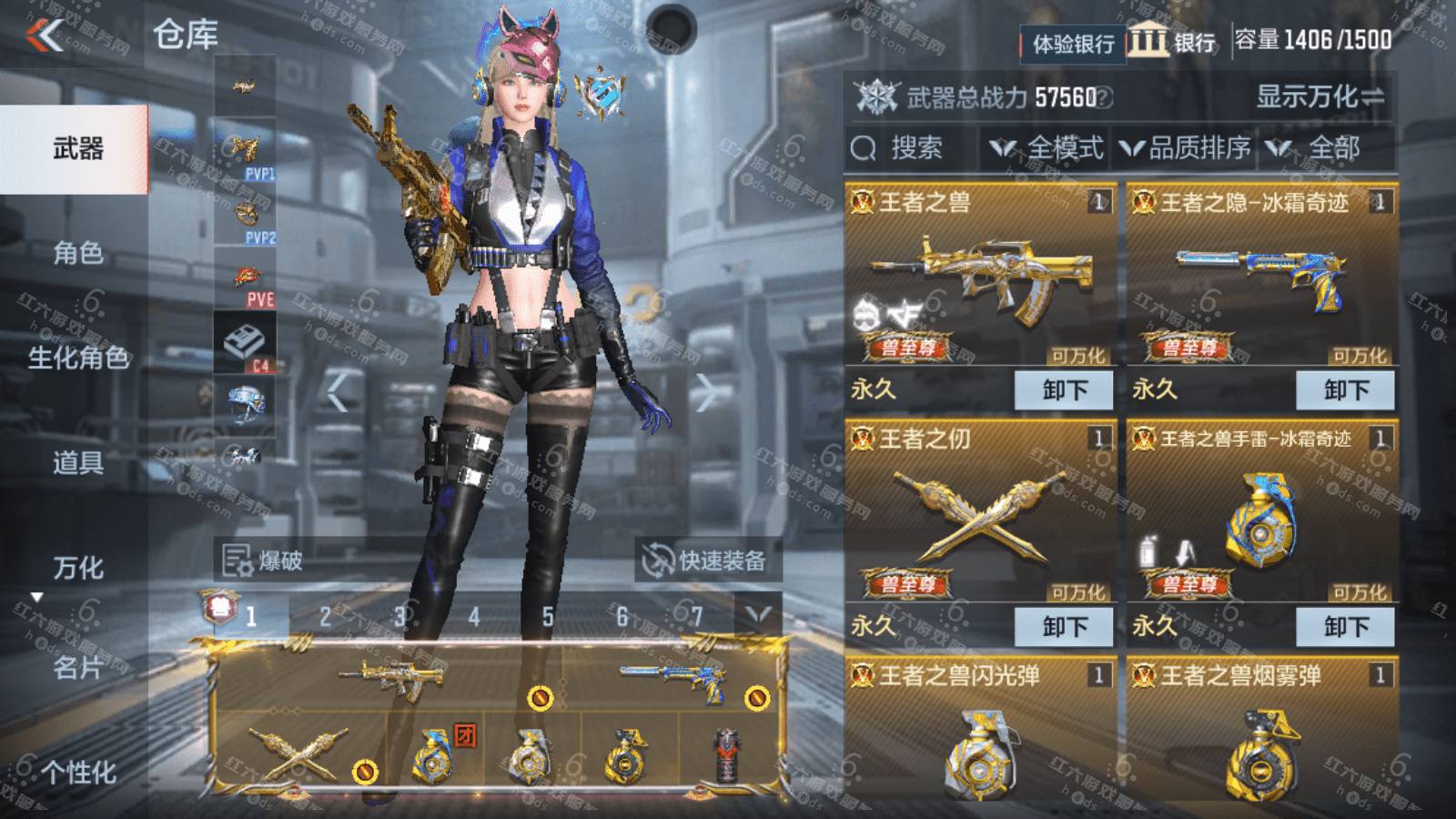Switch to loadout slot 5

tap(548, 618)
